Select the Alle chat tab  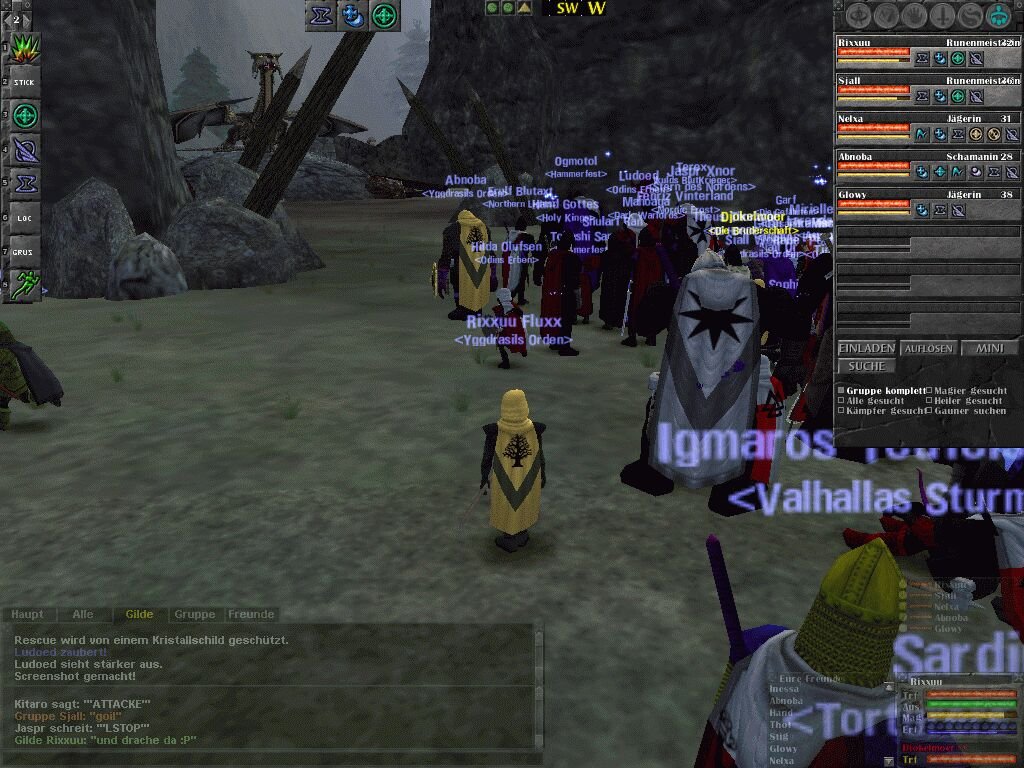coord(83,614)
